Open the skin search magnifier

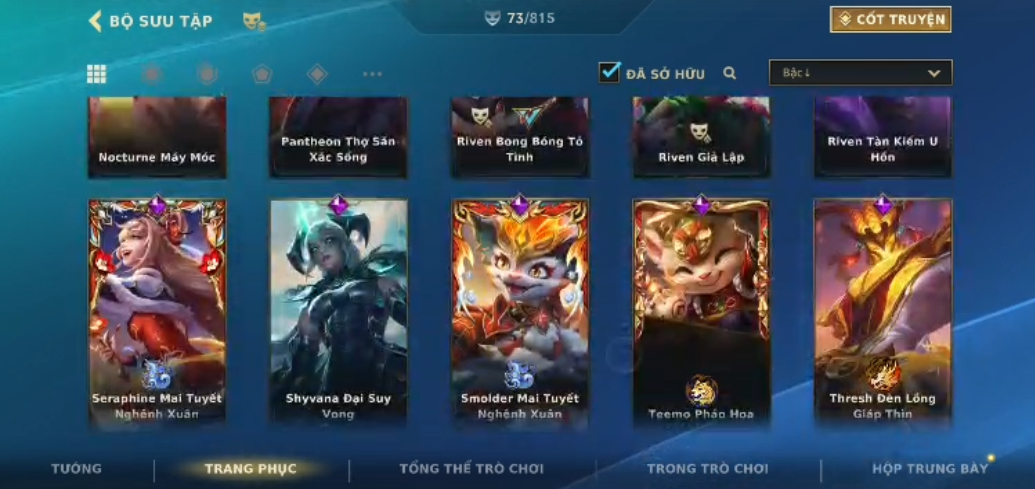point(730,73)
